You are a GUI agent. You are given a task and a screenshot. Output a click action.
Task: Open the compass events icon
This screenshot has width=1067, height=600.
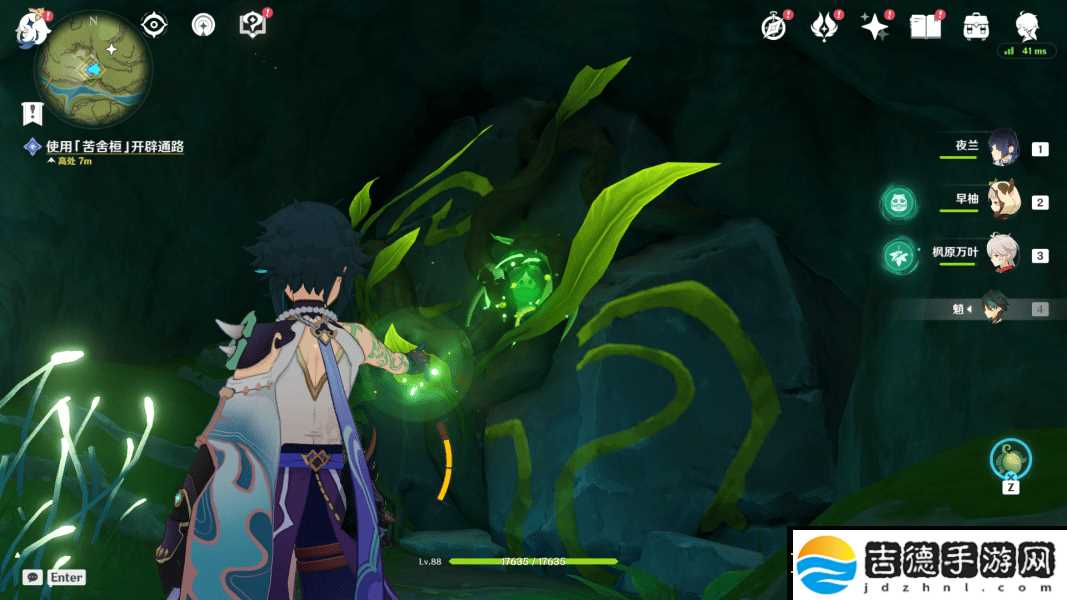(773, 27)
